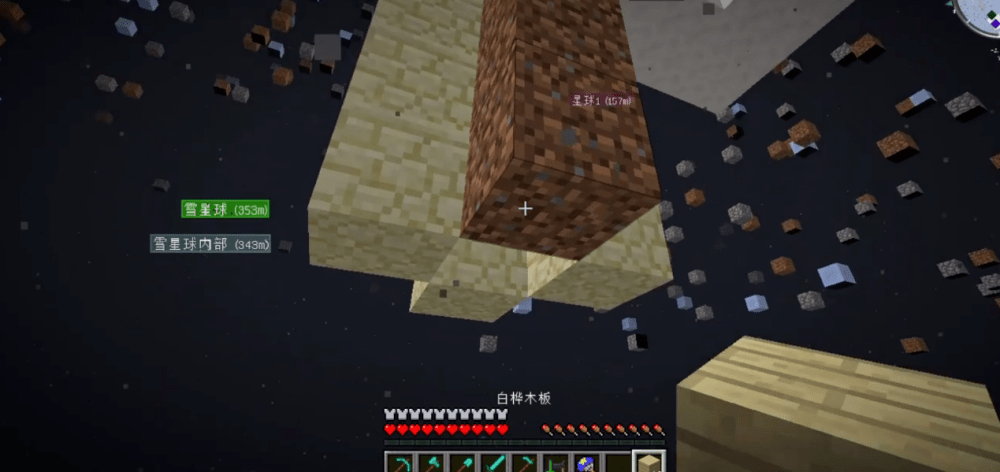Select the birch planks hotbar slot
This screenshot has height=472, width=1000.
pyautogui.click(x=647, y=463)
